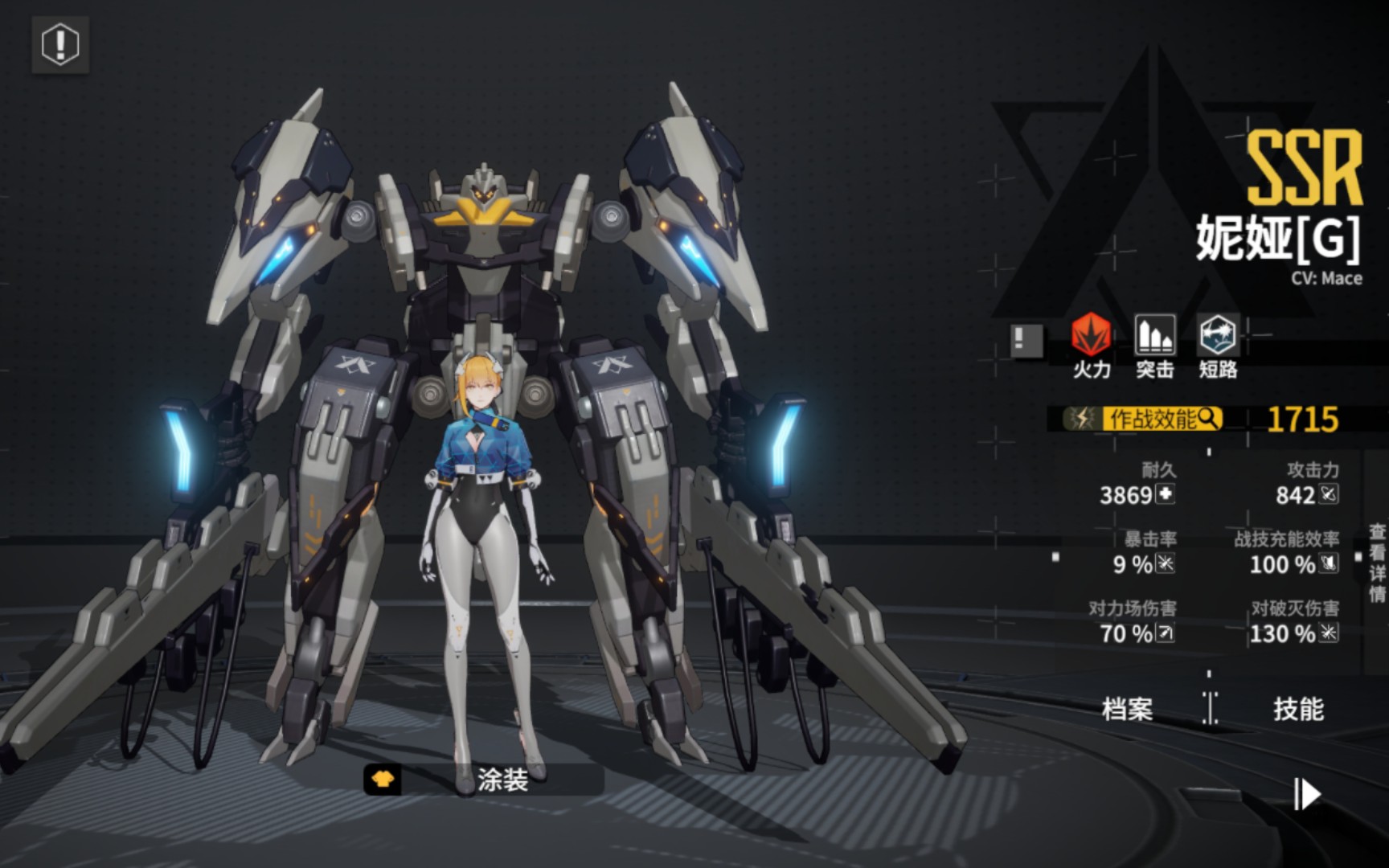1389x868 pixels.
Task: Click the play arrow at bottom right
Action: 1308,795
